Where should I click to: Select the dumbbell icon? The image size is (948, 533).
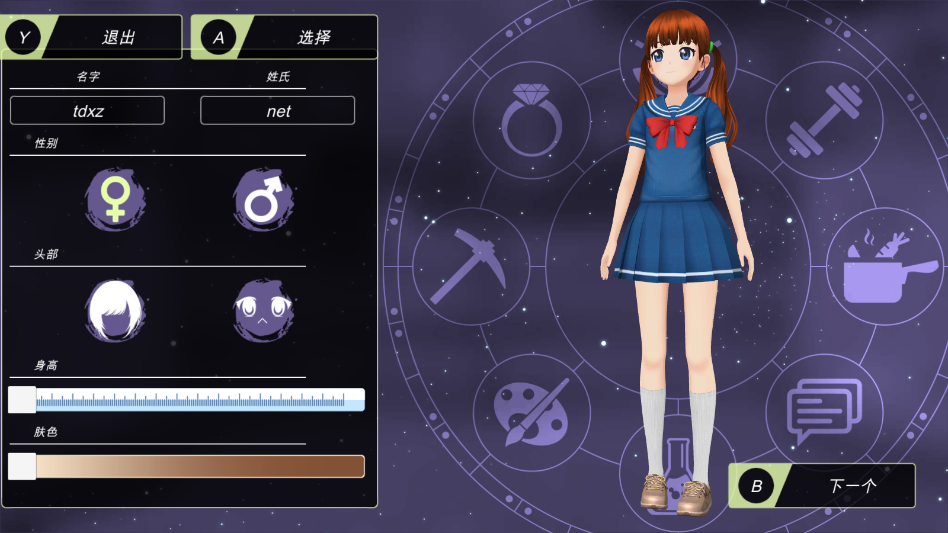coord(824,122)
